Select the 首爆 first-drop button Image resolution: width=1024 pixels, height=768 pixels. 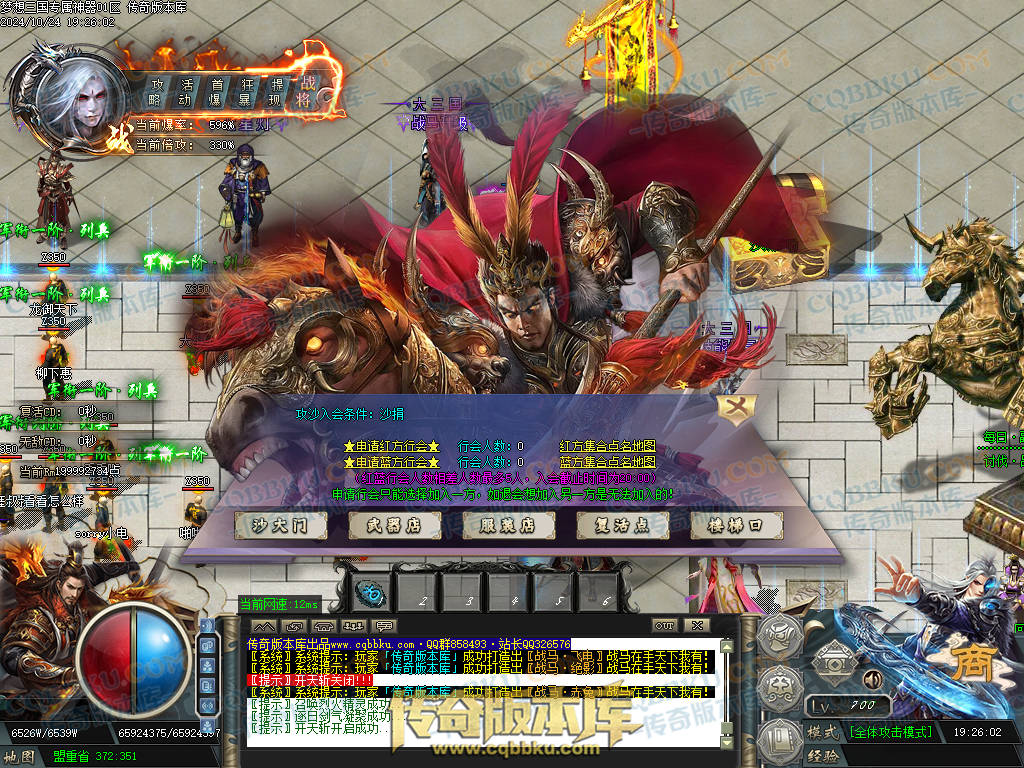216,91
